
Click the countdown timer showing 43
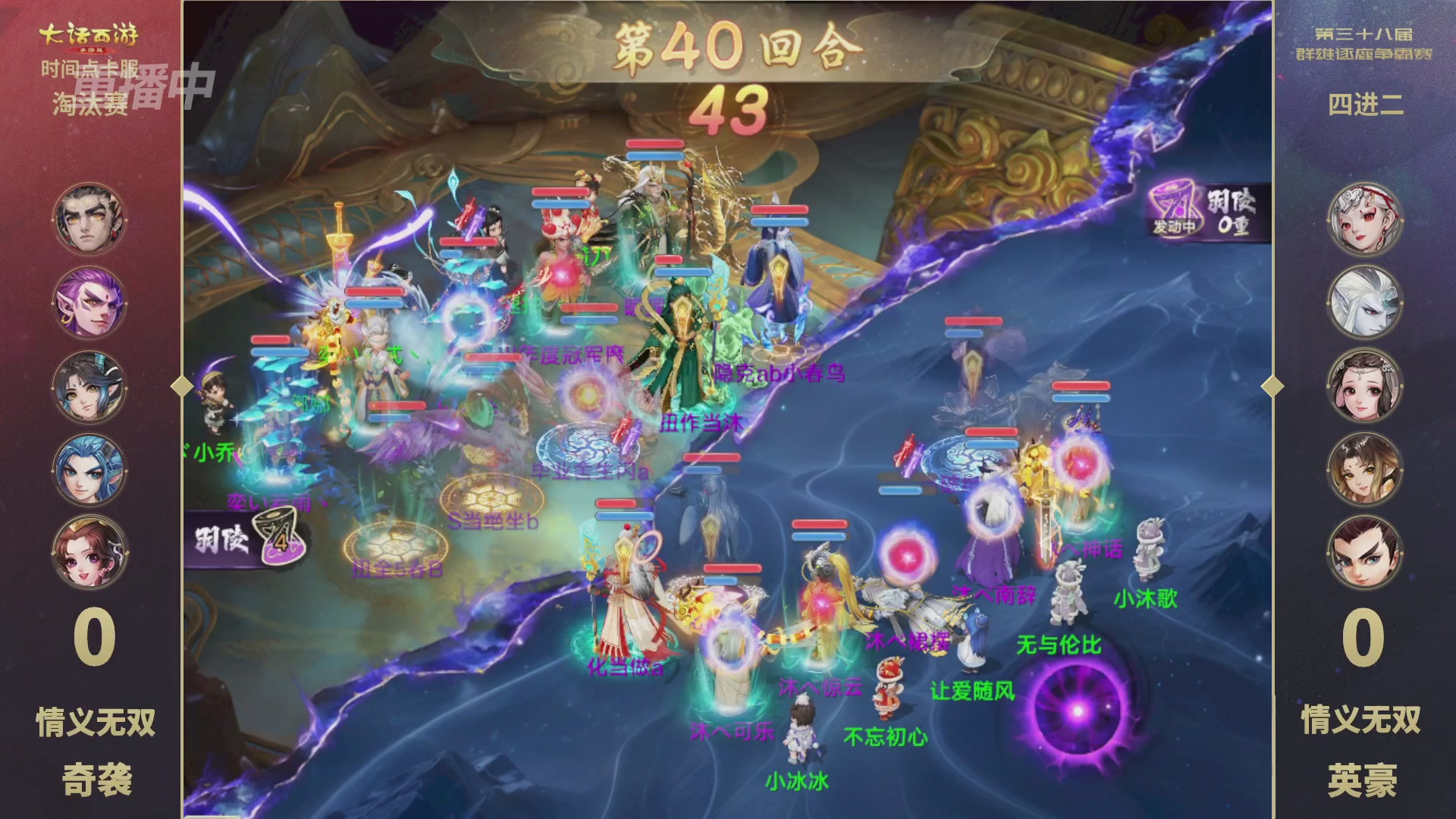(x=730, y=108)
